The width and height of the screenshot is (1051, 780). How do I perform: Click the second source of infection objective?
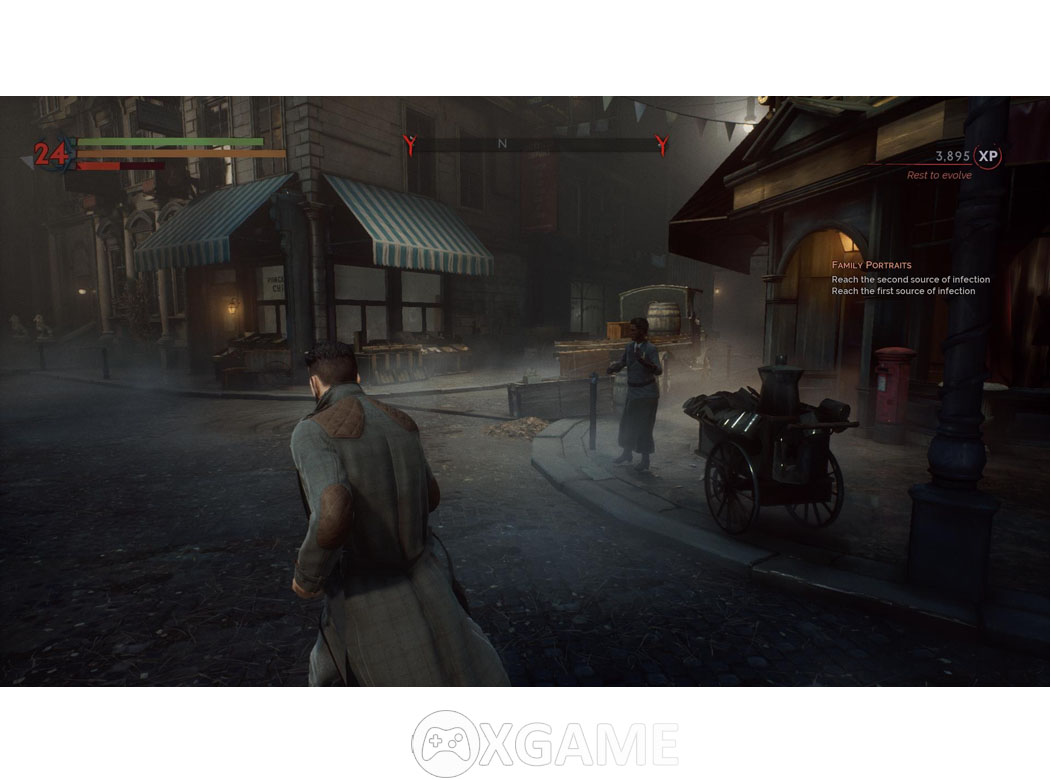pos(910,279)
